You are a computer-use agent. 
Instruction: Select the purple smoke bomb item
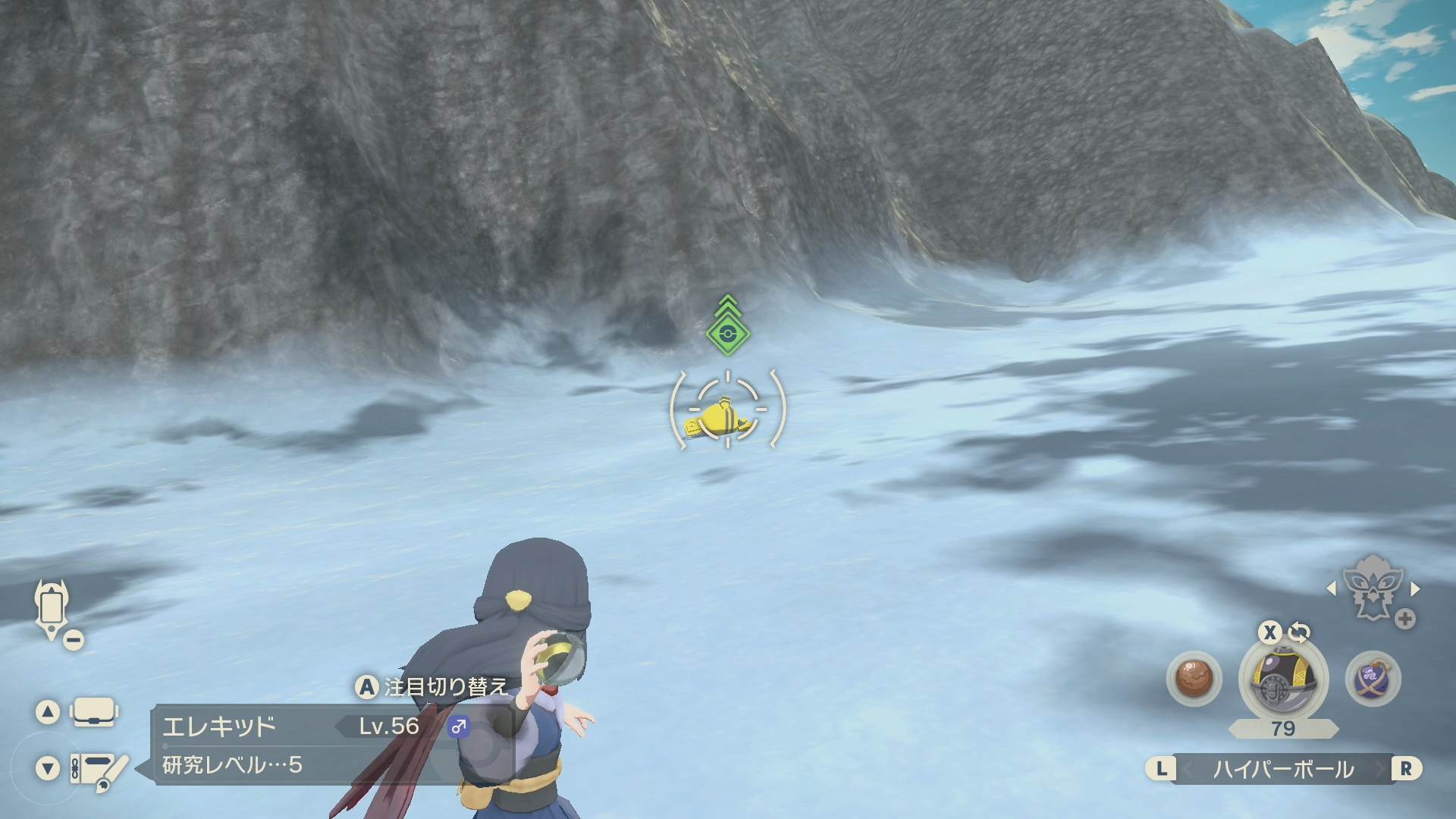tap(1373, 678)
